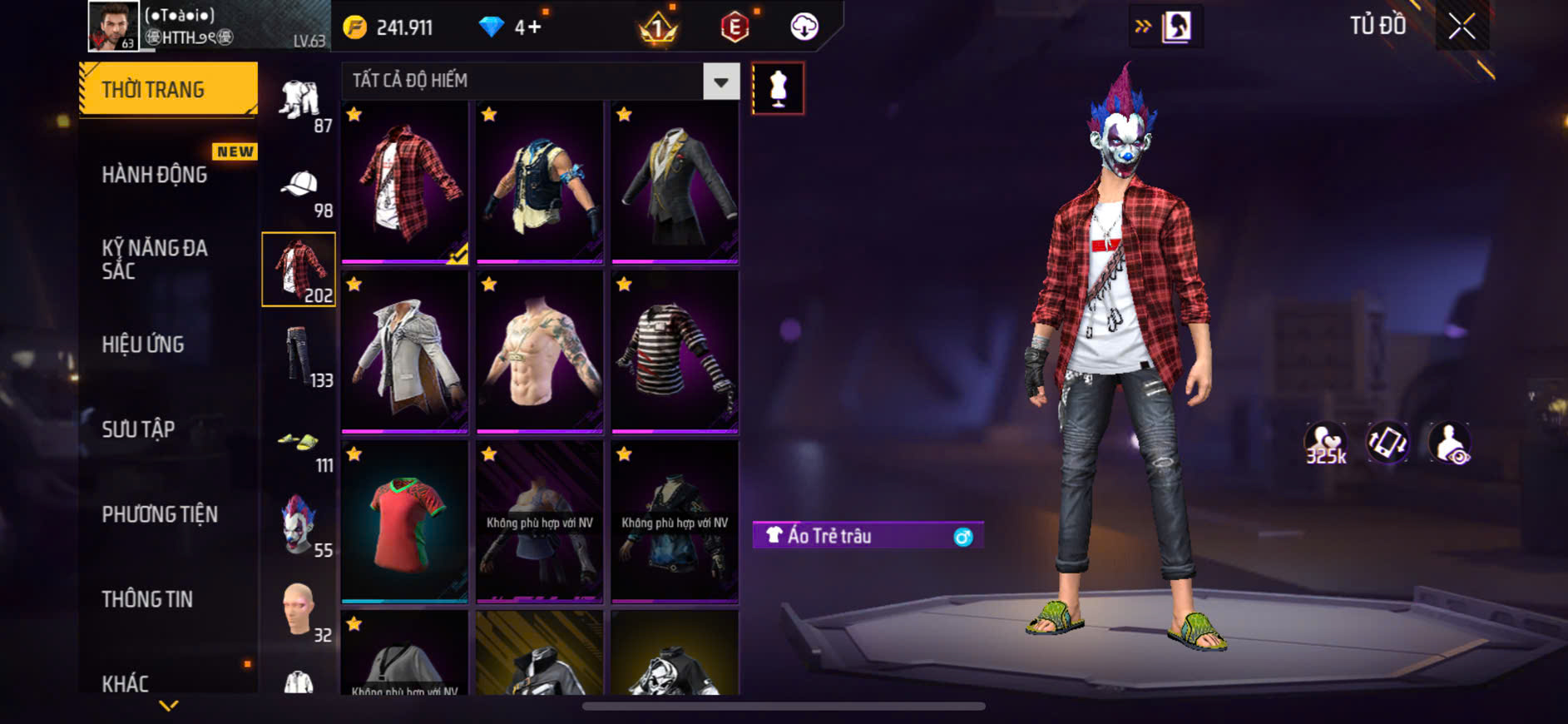Select the KỸ NĂNG ĐA SẮC tab
Screen dimensions: 1568x724
pyautogui.click(x=155, y=259)
